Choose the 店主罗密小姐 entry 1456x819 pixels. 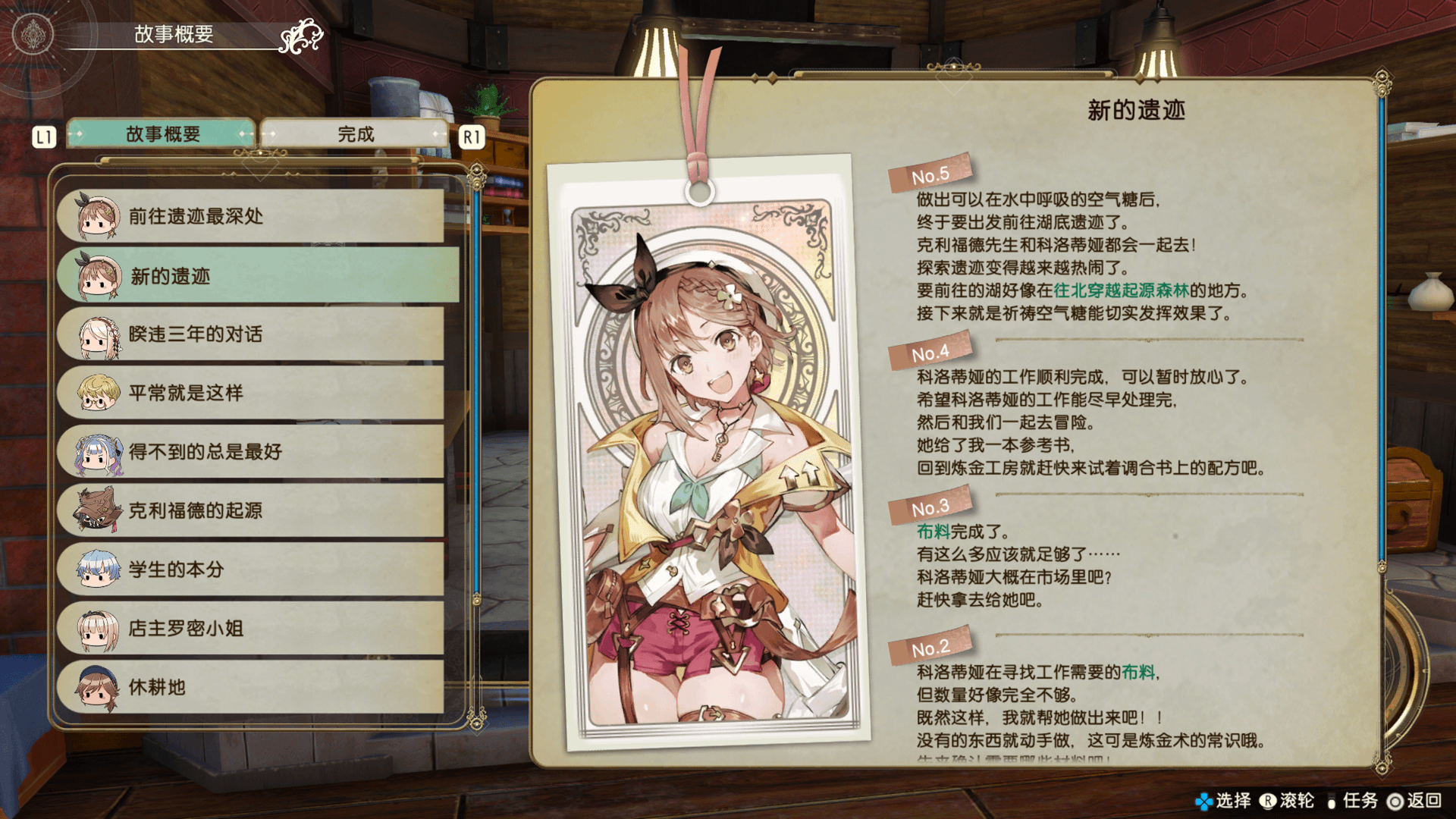pyautogui.click(x=250, y=628)
